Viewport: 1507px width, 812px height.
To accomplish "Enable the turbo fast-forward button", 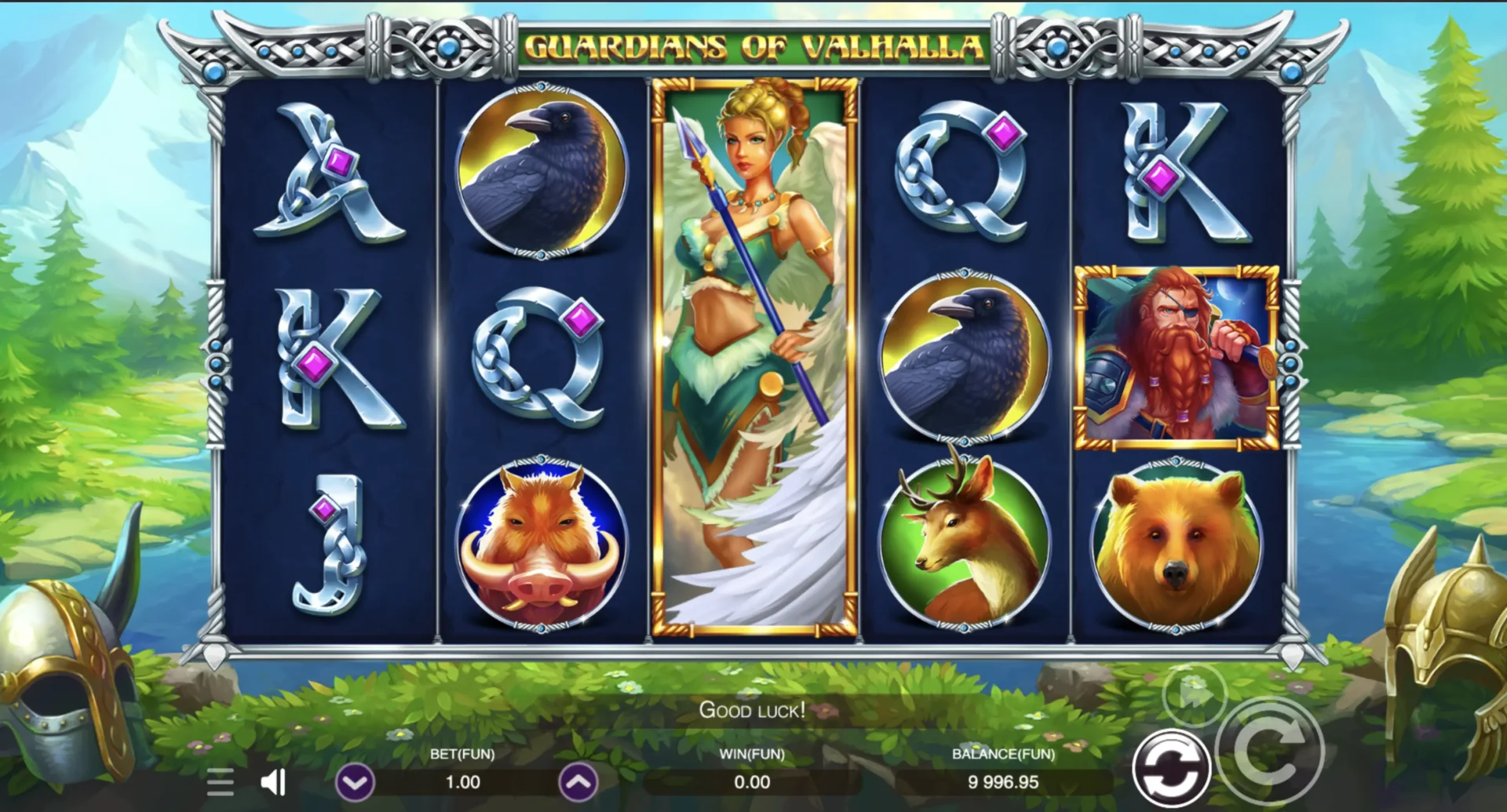I will pos(1194,694).
